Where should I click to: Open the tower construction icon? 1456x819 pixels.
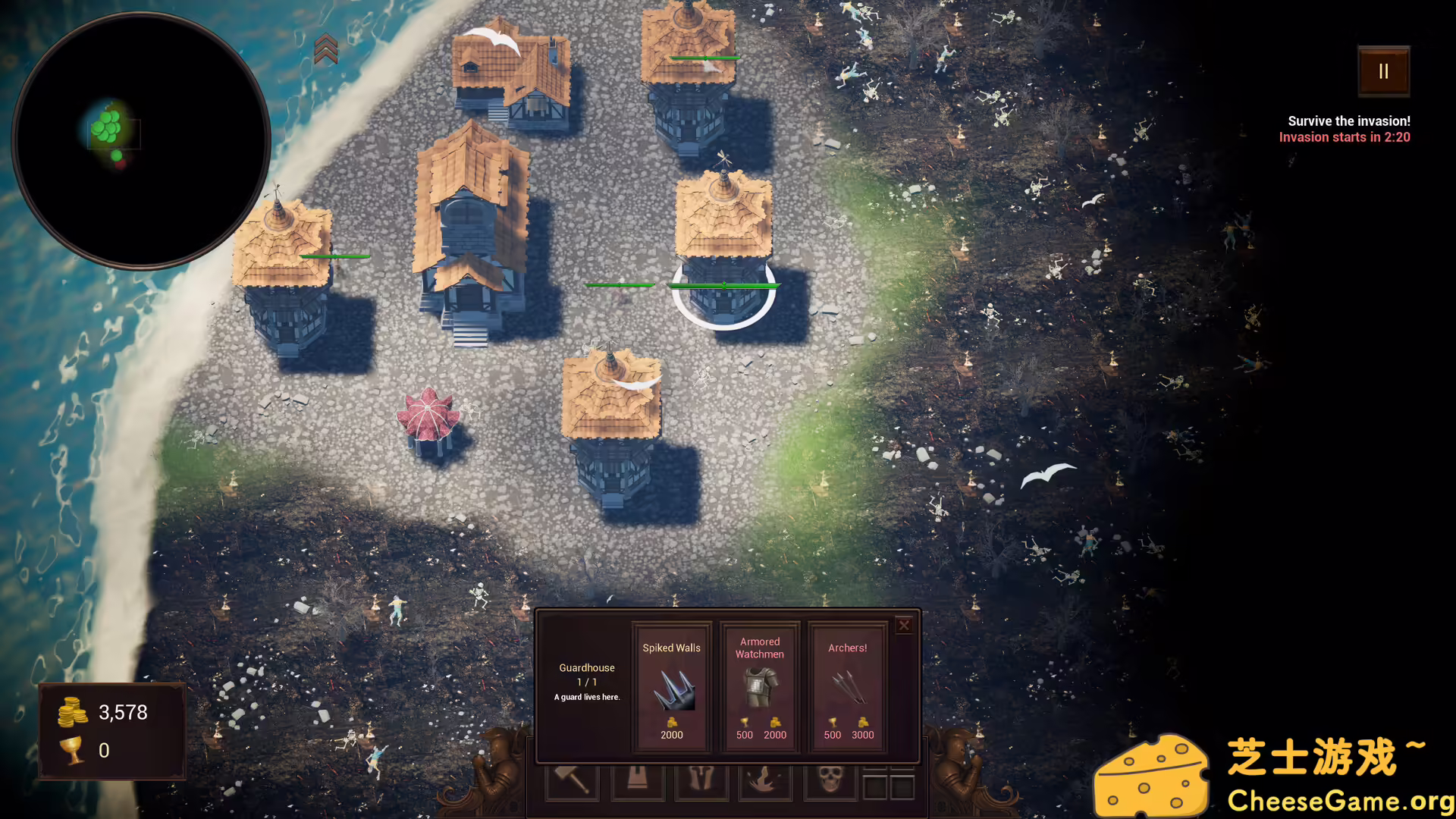point(639,781)
